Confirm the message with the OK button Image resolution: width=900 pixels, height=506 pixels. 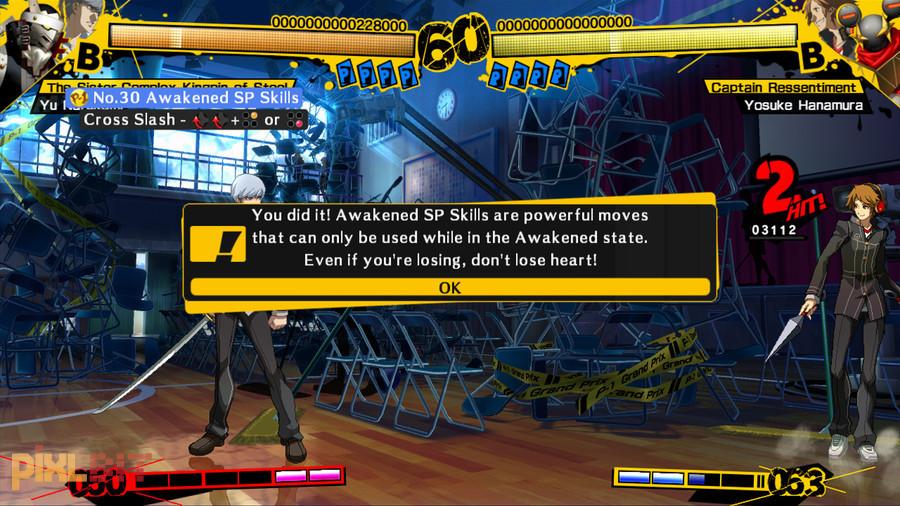pos(449,287)
